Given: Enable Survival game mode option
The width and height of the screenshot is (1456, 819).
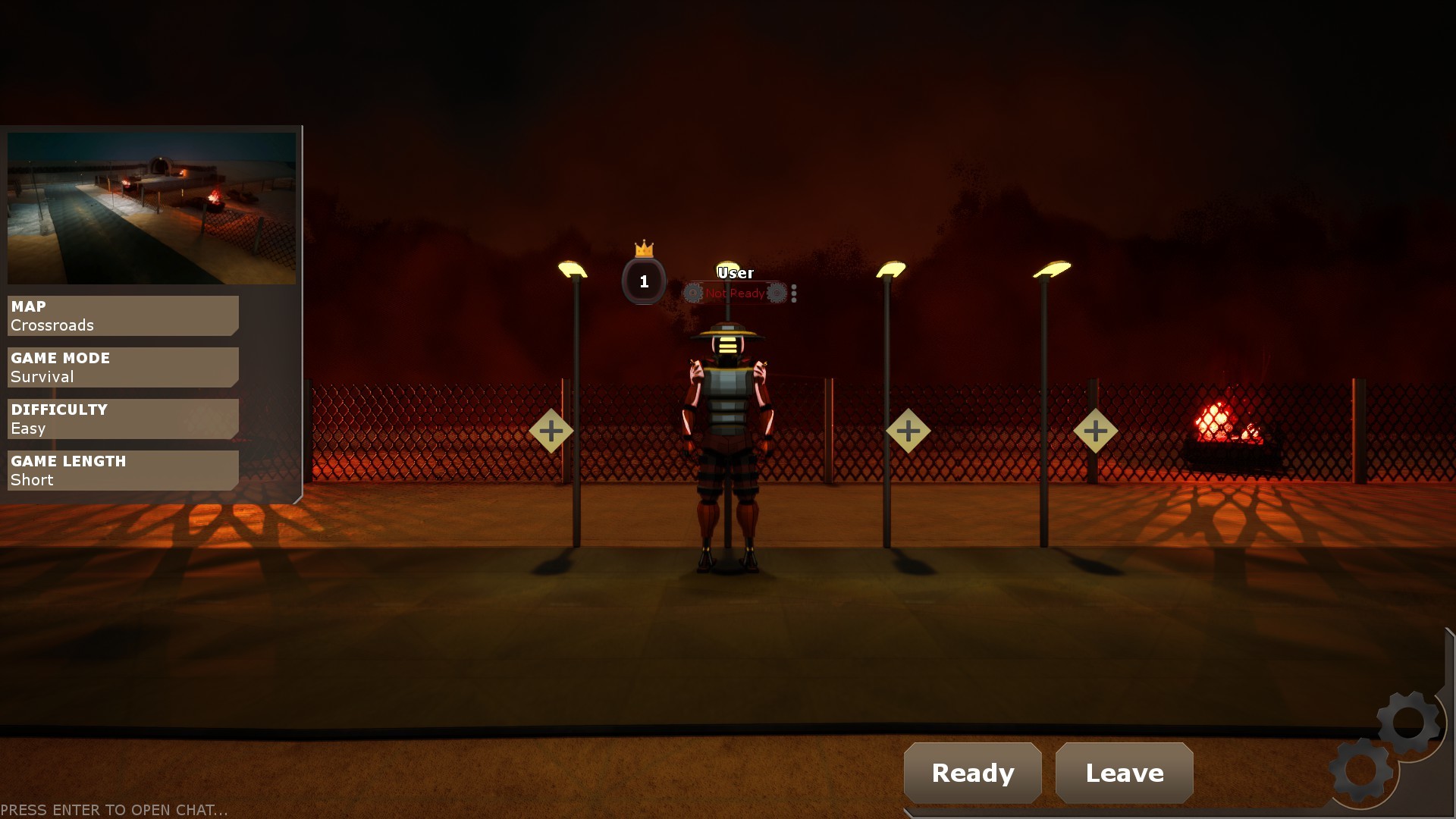Looking at the screenshot, I should point(121,367).
